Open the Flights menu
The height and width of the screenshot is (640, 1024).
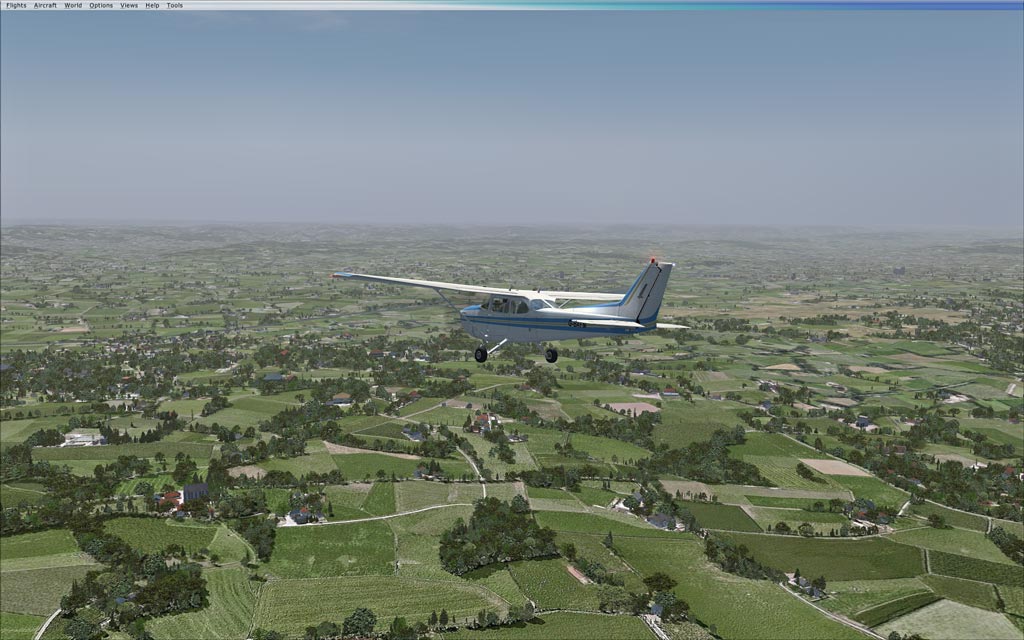pos(16,5)
